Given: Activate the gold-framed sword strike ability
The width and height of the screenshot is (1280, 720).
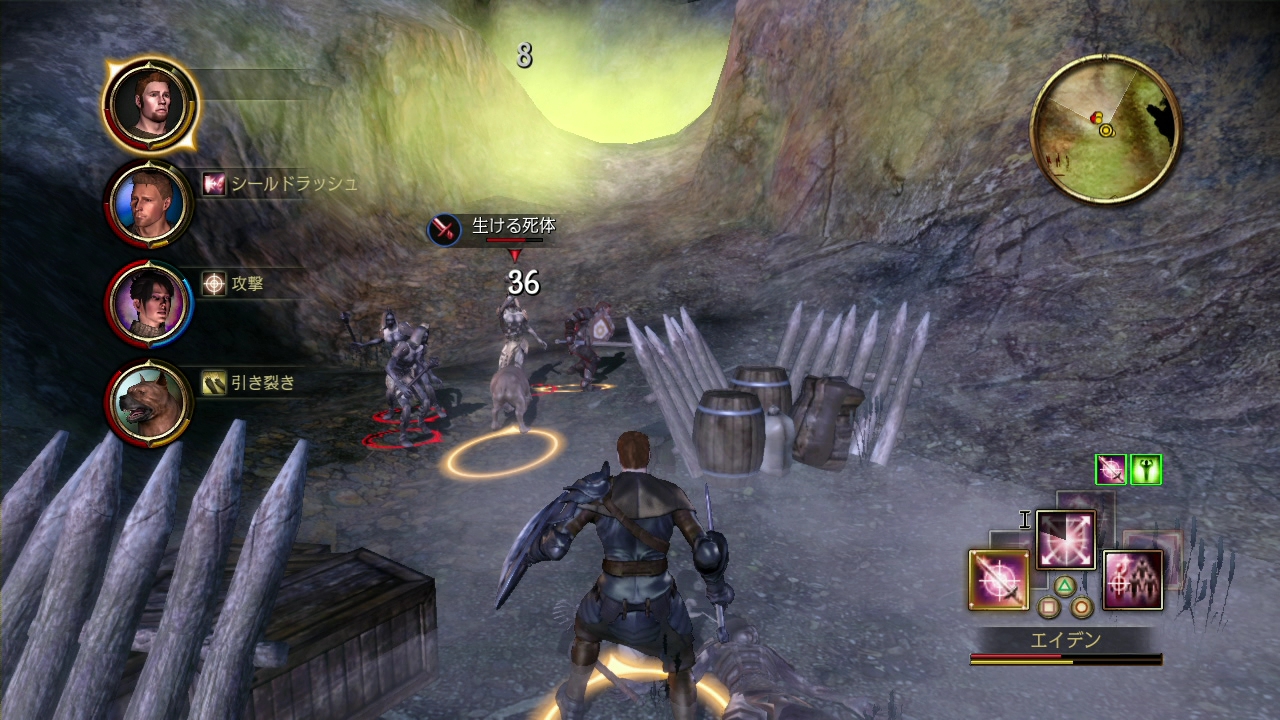Looking at the screenshot, I should pyautogui.click(x=998, y=580).
